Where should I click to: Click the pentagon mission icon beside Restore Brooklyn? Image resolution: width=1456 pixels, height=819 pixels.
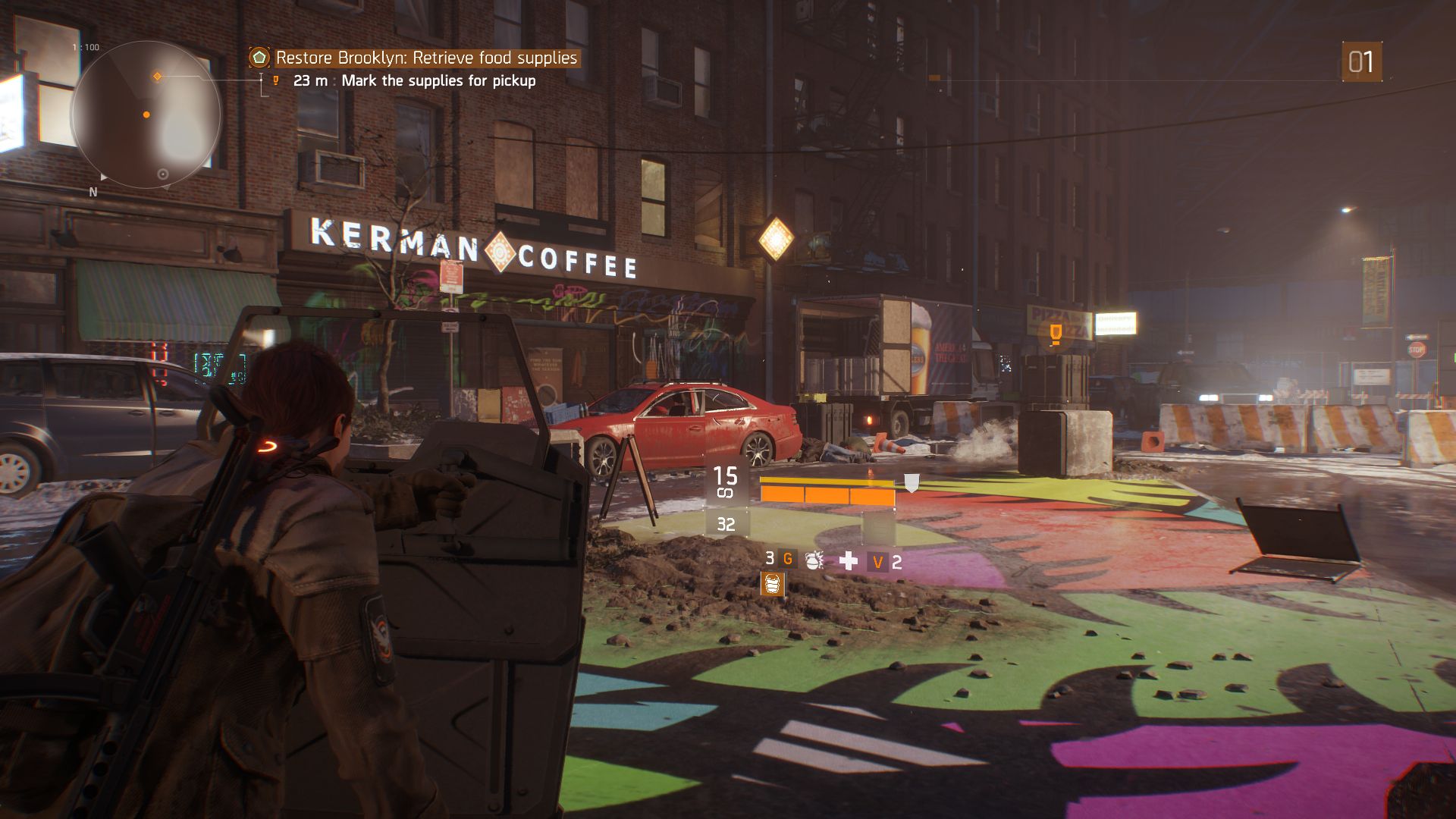click(x=259, y=58)
